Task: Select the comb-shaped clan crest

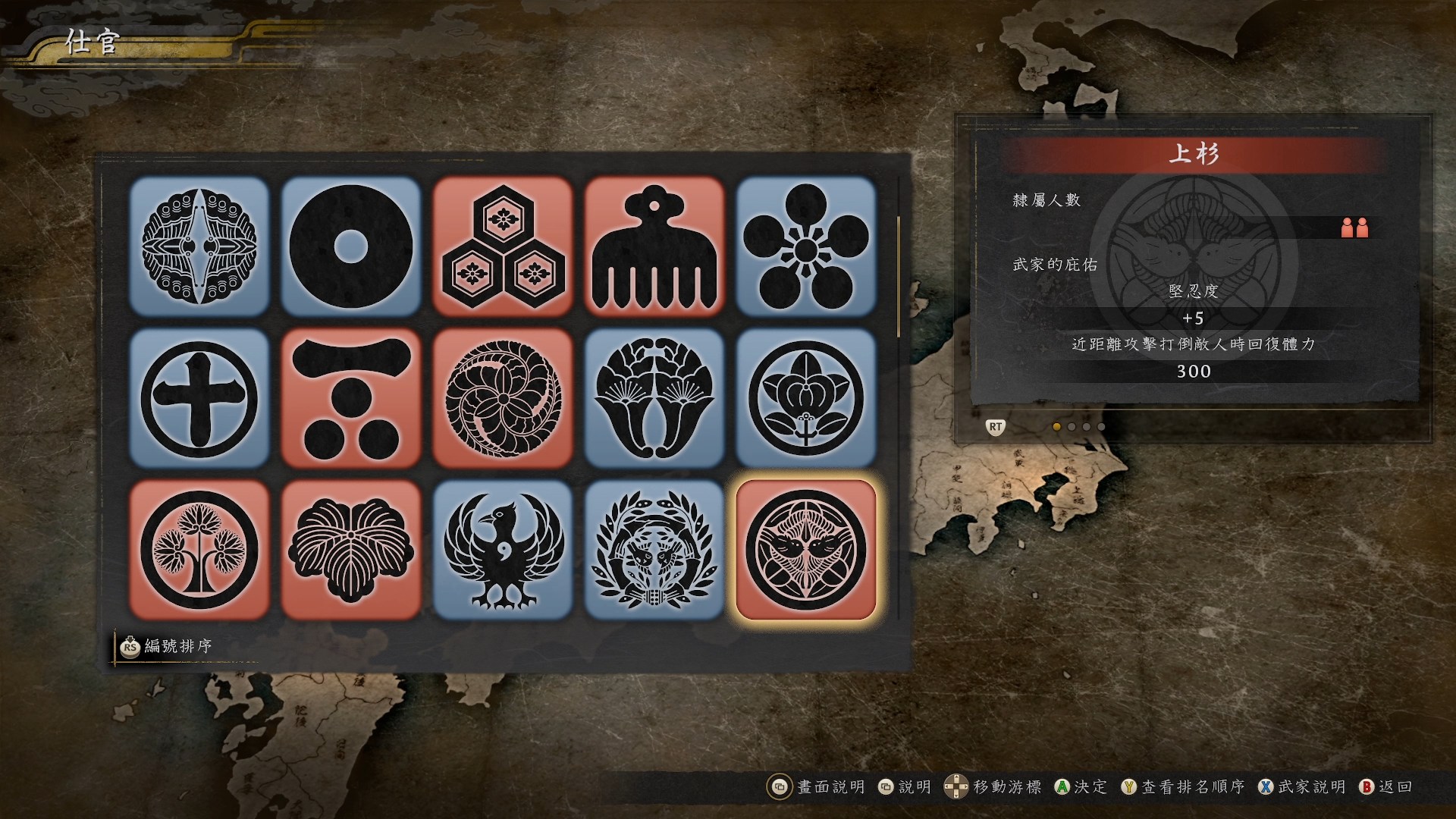Action: coord(654,246)
